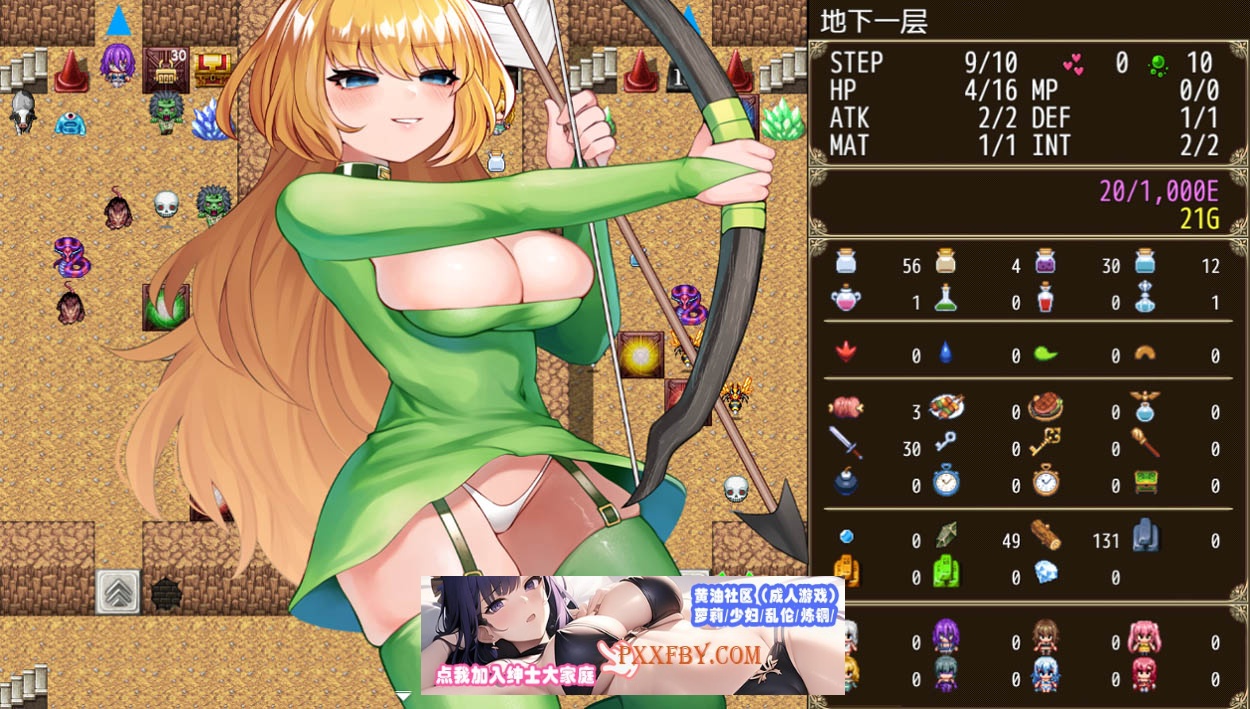Choose the purple jar item

pos(1045,262)
